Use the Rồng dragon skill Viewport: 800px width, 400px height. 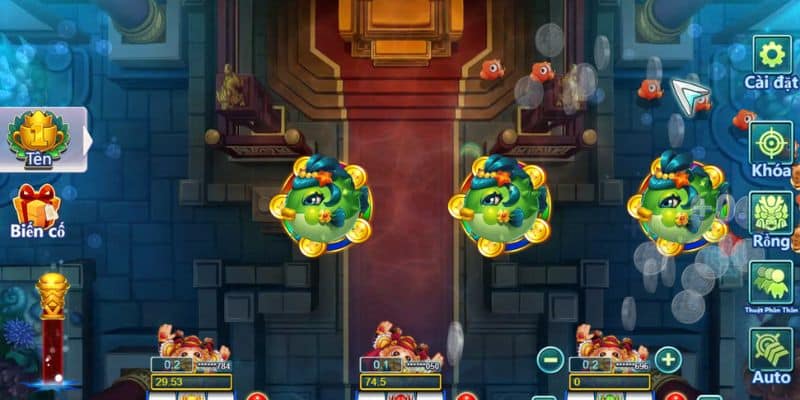[771, 213]
